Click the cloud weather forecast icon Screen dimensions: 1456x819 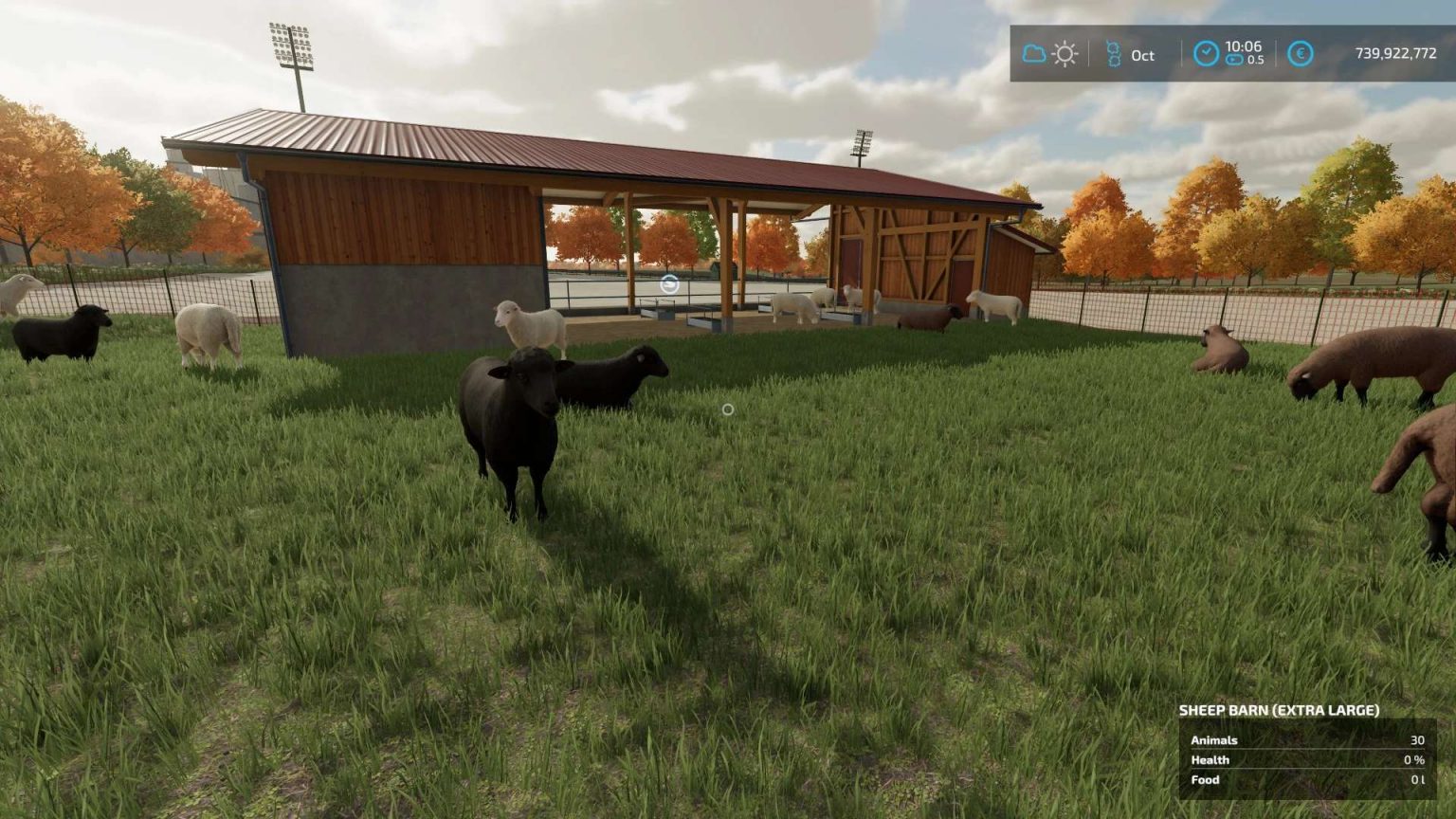1032,54
